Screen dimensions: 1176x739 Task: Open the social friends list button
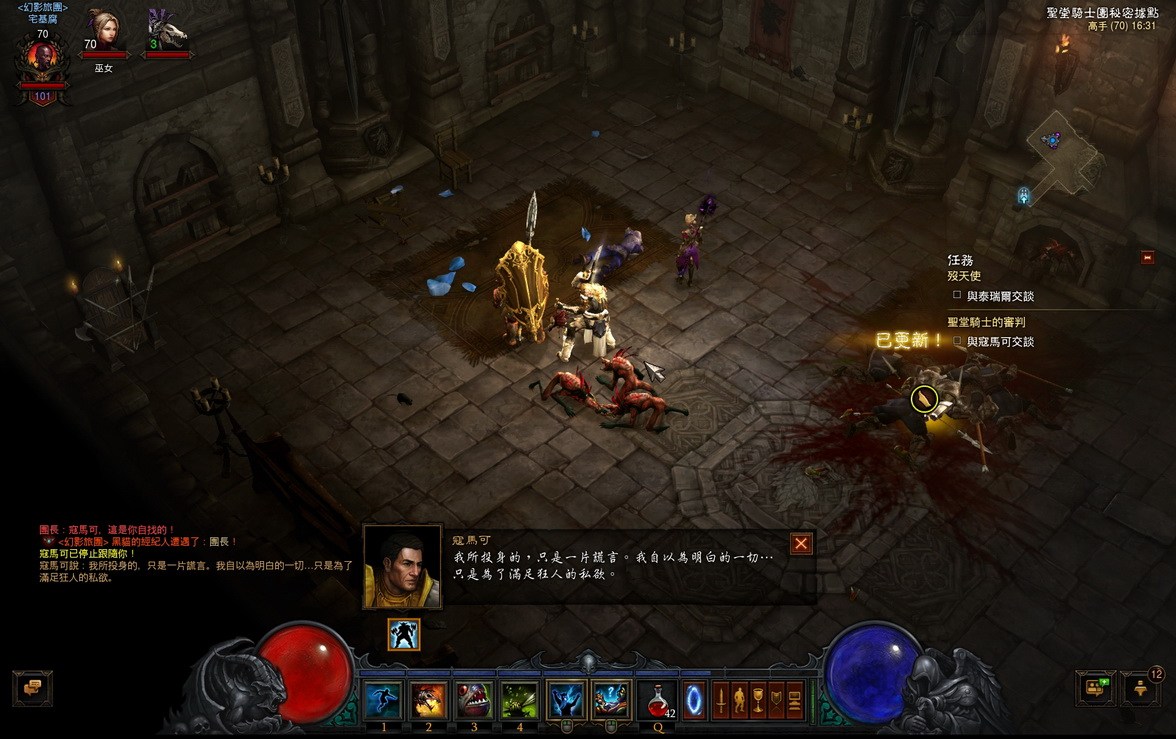click(x=1095, y=688)
